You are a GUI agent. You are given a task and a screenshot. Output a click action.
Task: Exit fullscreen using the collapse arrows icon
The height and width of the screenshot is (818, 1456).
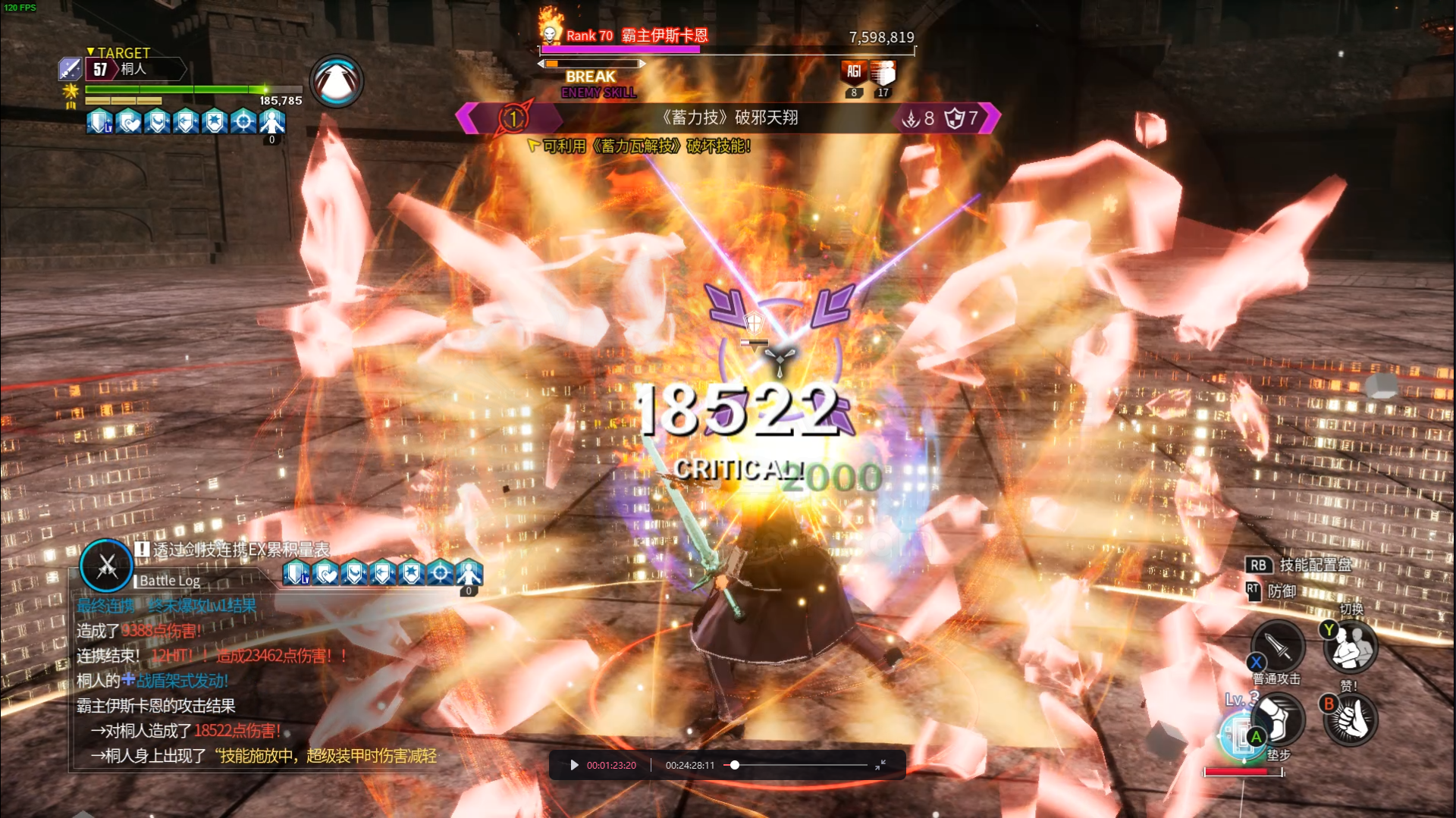click(880, 765)
